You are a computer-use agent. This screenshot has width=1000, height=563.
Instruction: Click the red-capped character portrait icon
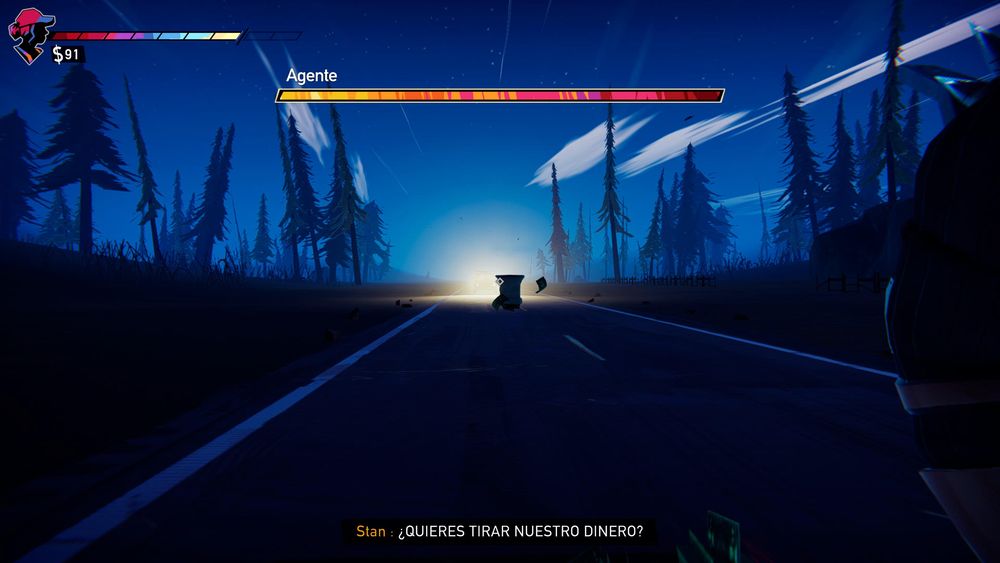pyautogui.click(x=29, y=35)
